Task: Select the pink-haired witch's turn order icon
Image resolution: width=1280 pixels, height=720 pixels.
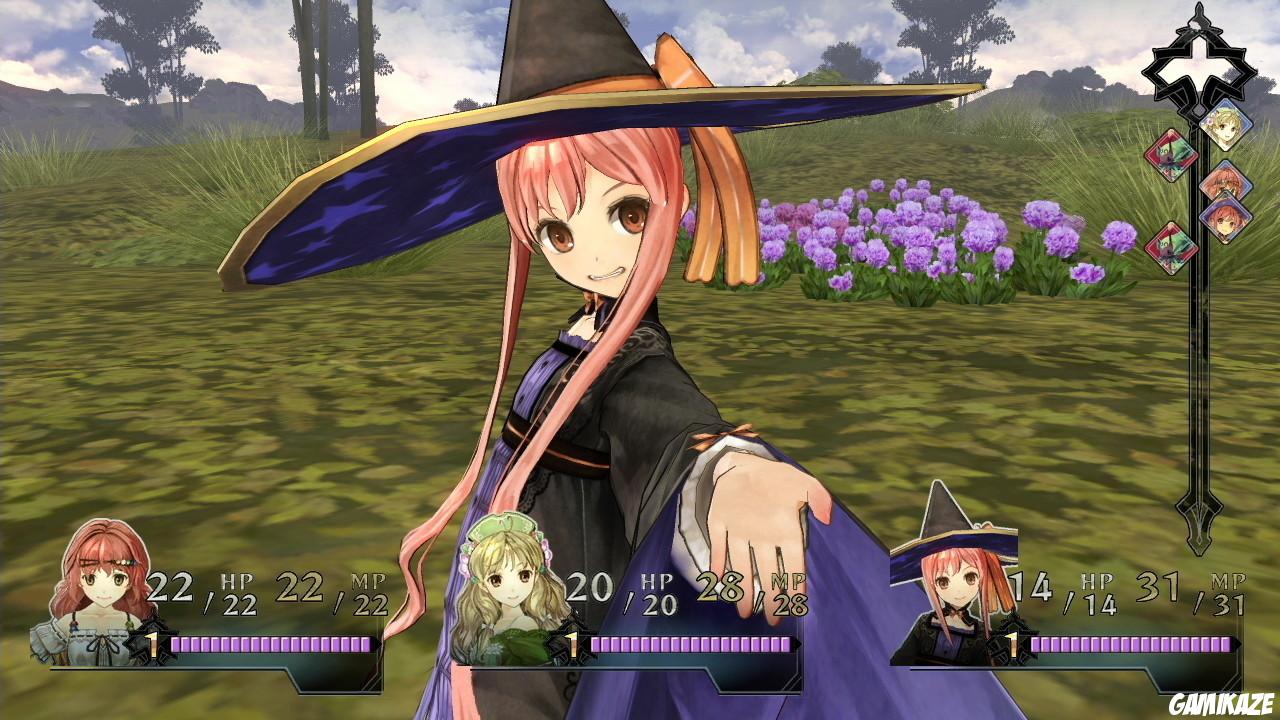Action: [x=1225, y=219]
